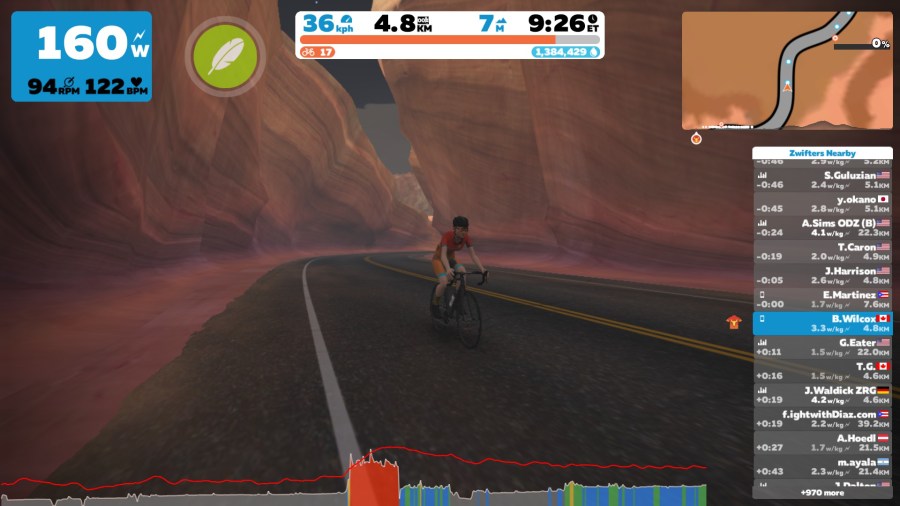Select G.Eater in the rider list

822,347
